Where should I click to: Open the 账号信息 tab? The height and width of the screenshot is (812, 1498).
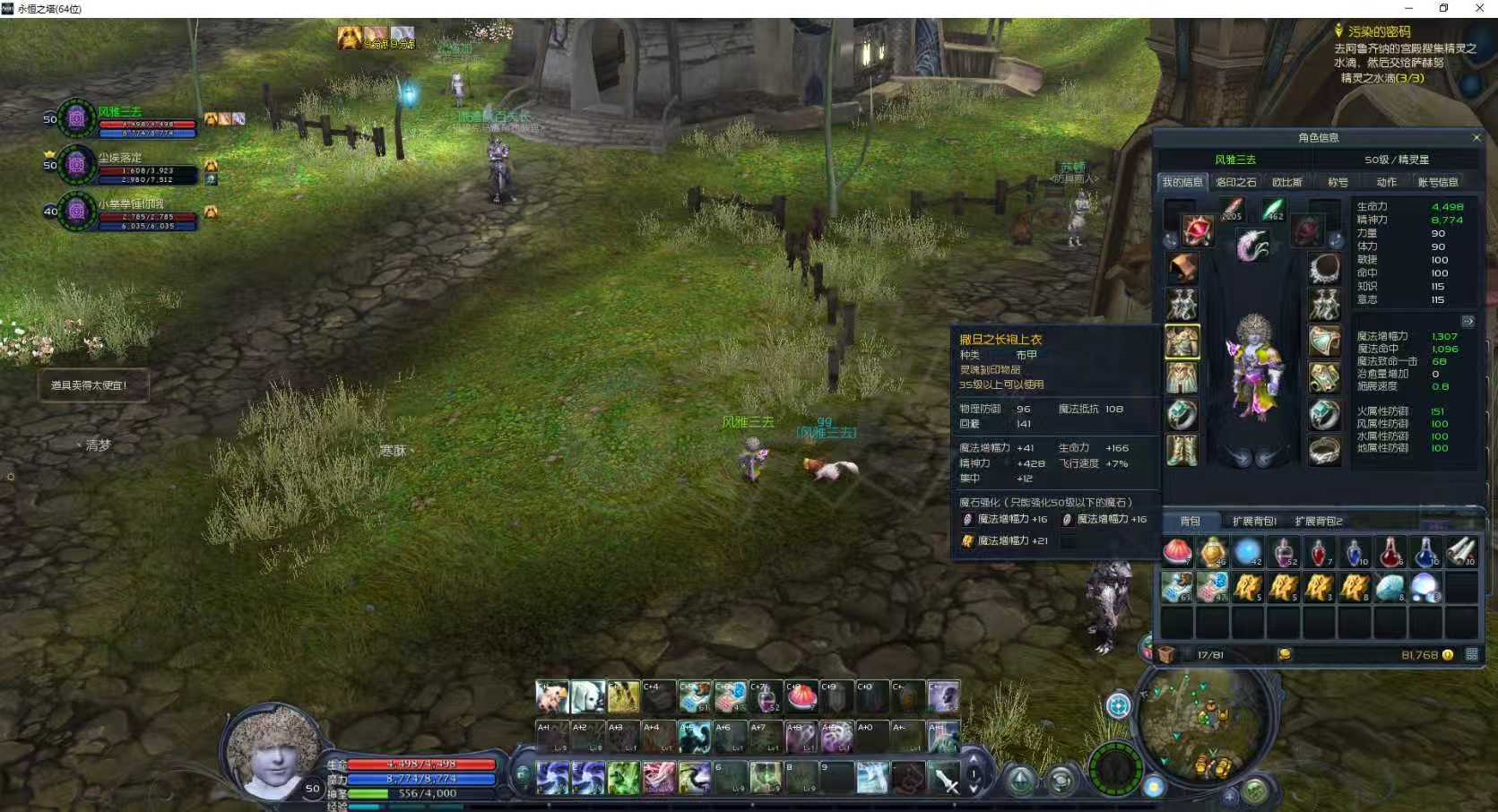[x=1438, y=182]
